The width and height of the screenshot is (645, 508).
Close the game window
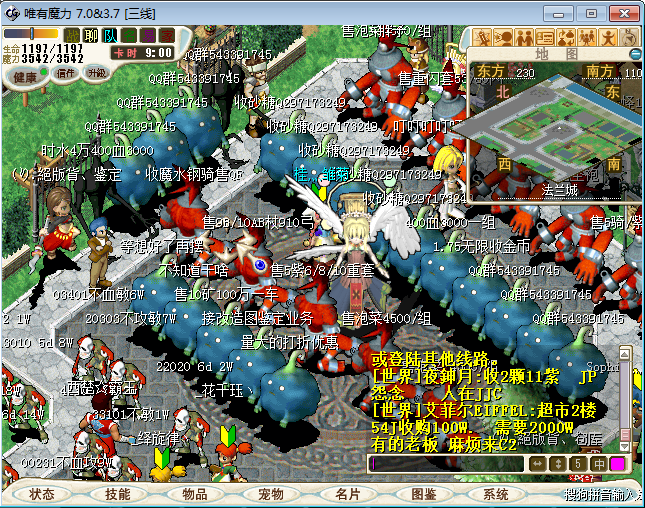[622, 13]
